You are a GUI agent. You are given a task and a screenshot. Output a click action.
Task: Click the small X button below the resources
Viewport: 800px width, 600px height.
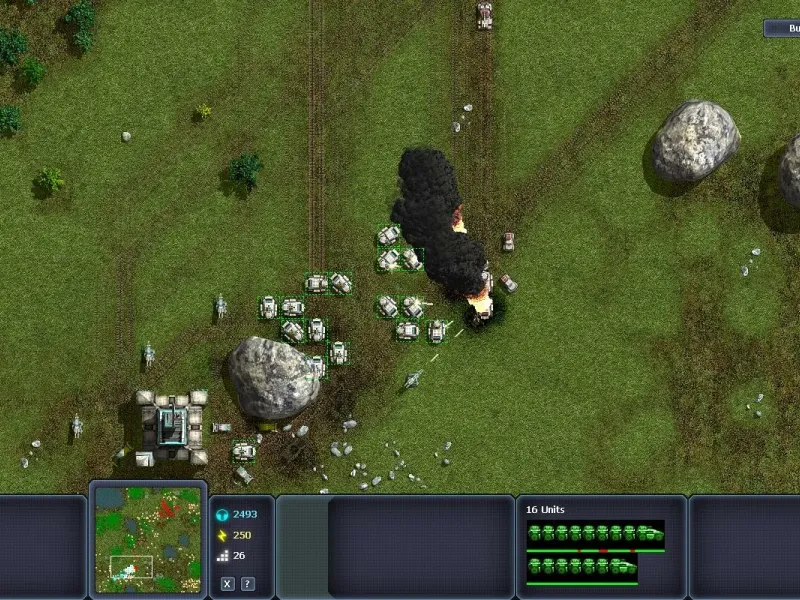point(228,584)
